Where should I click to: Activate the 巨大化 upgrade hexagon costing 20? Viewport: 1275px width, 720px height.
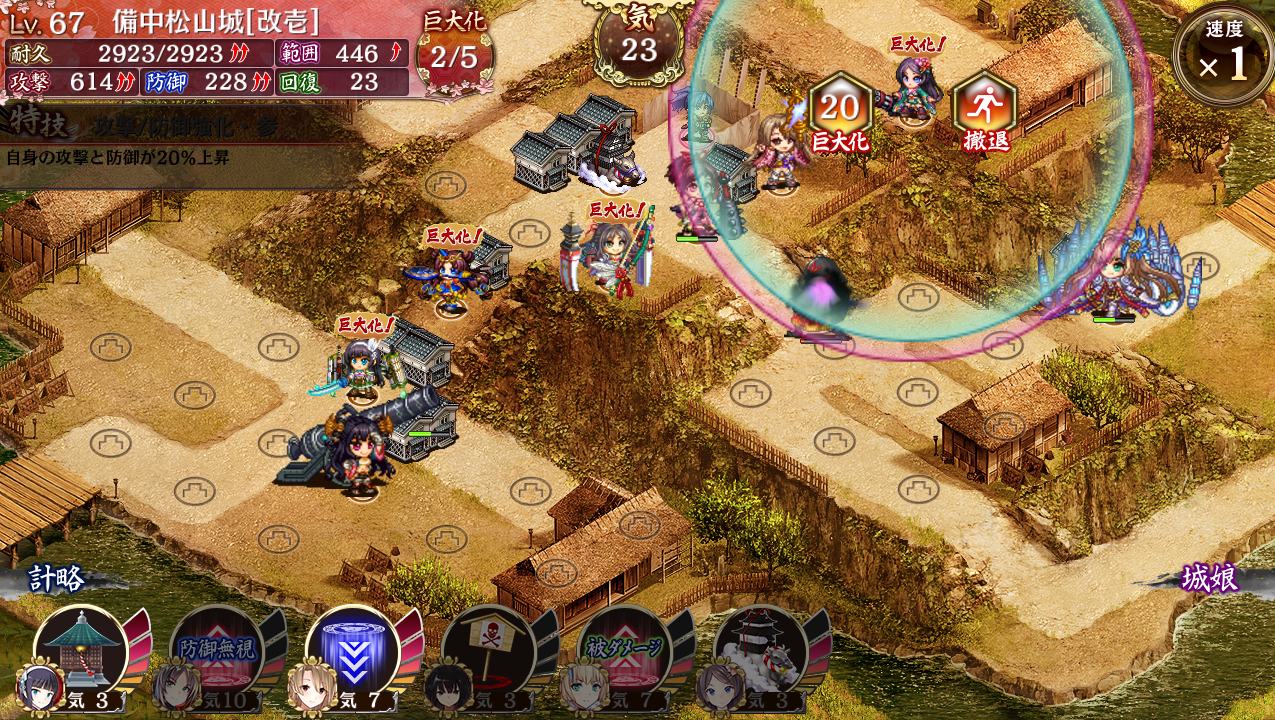[839, 110]
